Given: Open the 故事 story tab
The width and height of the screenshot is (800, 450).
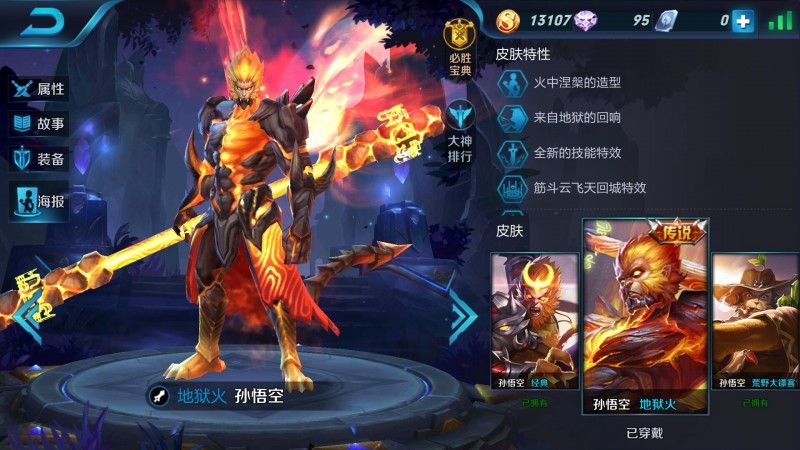Looking at the screenshot, I should (x=39, y=124).
